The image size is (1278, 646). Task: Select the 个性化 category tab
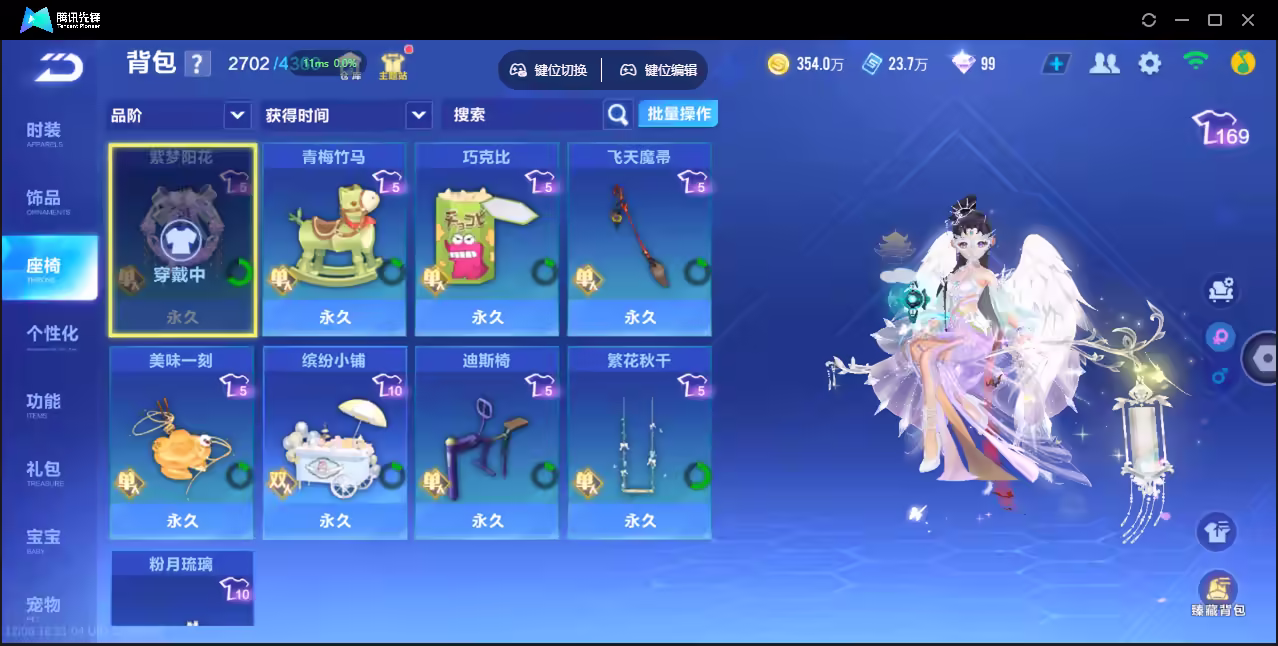tap(52, 336)
